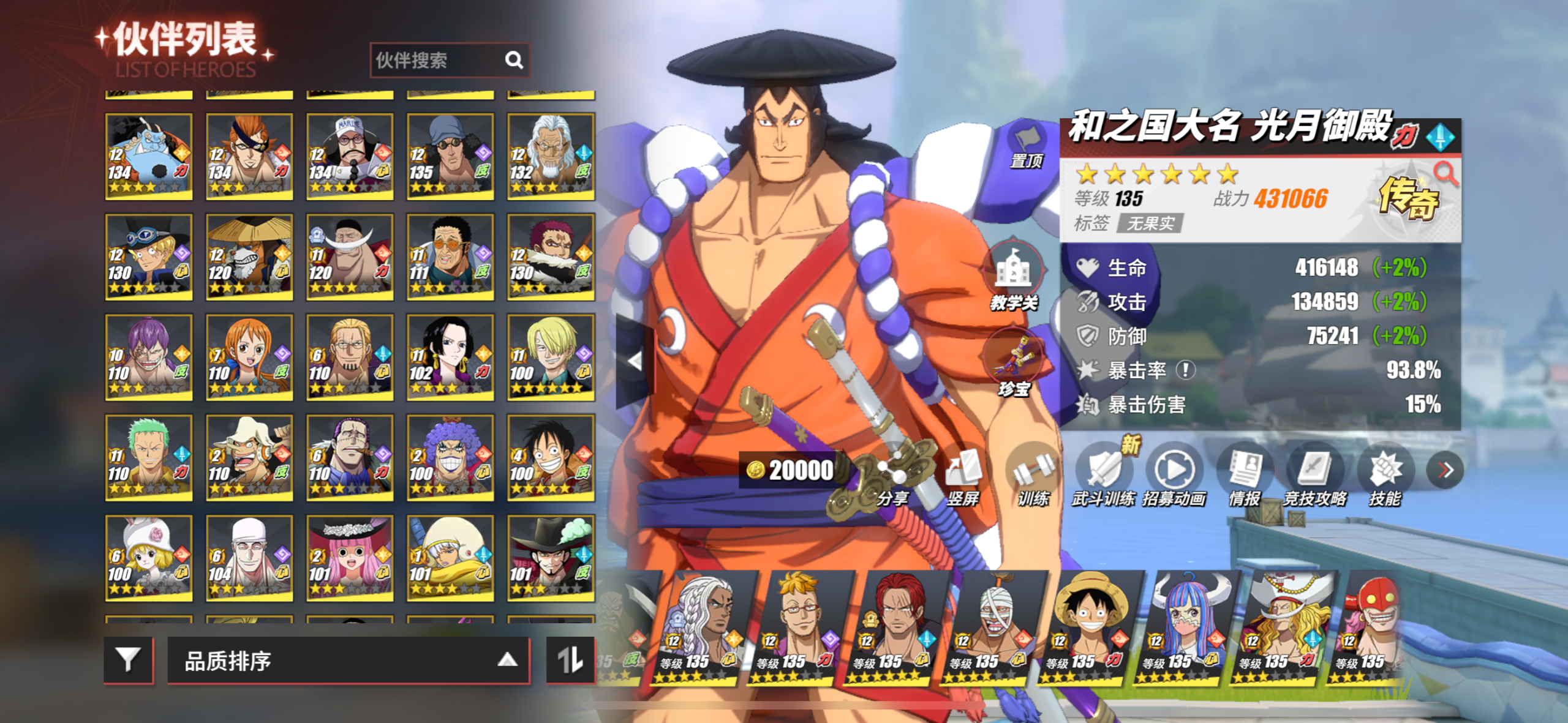Click the red magnifier on rarity panel
The height and width of the screenshot is (723, 1568).
(1446, 174)
